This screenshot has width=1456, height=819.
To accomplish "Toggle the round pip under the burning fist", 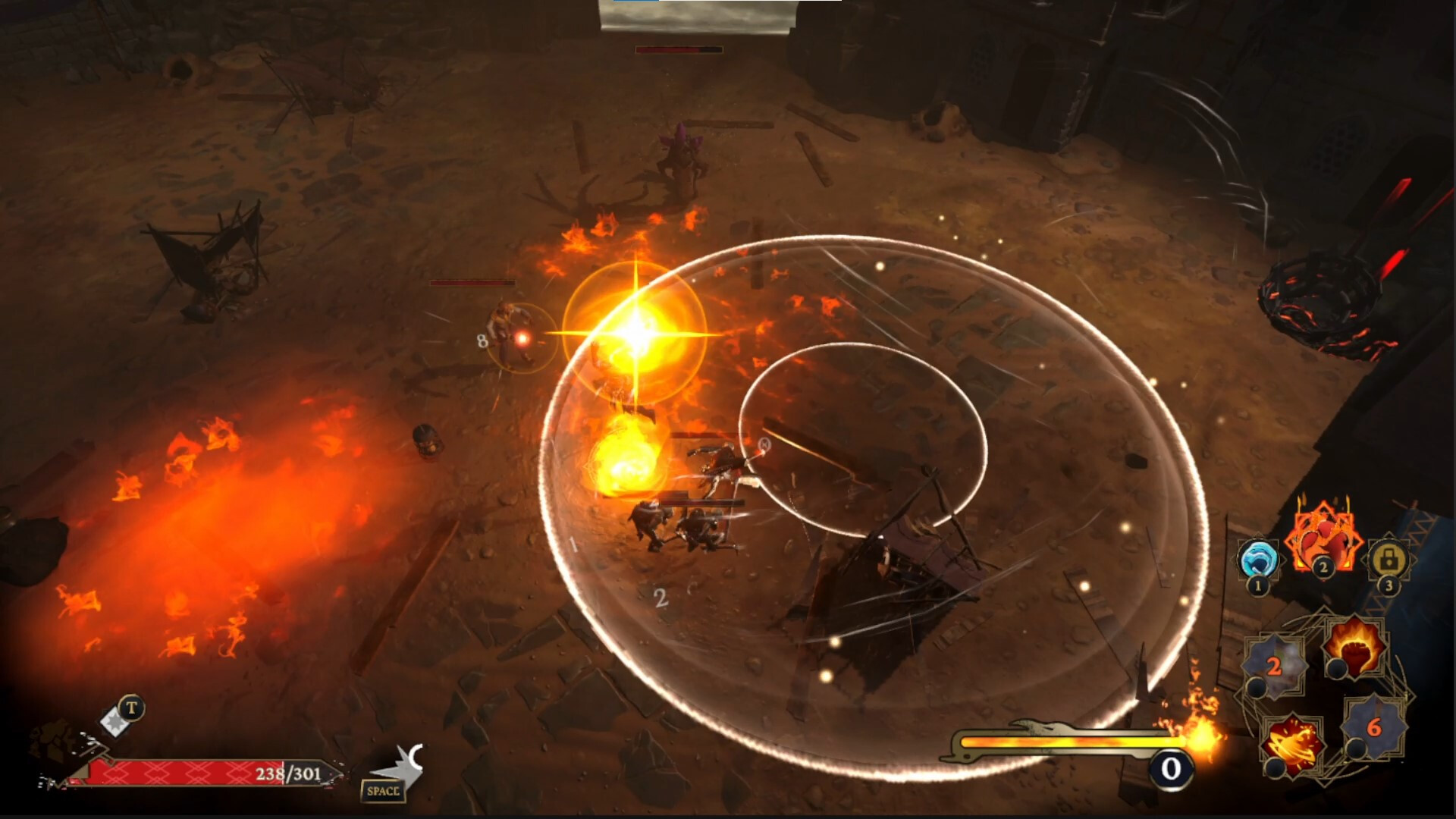I will point(1337,669).
